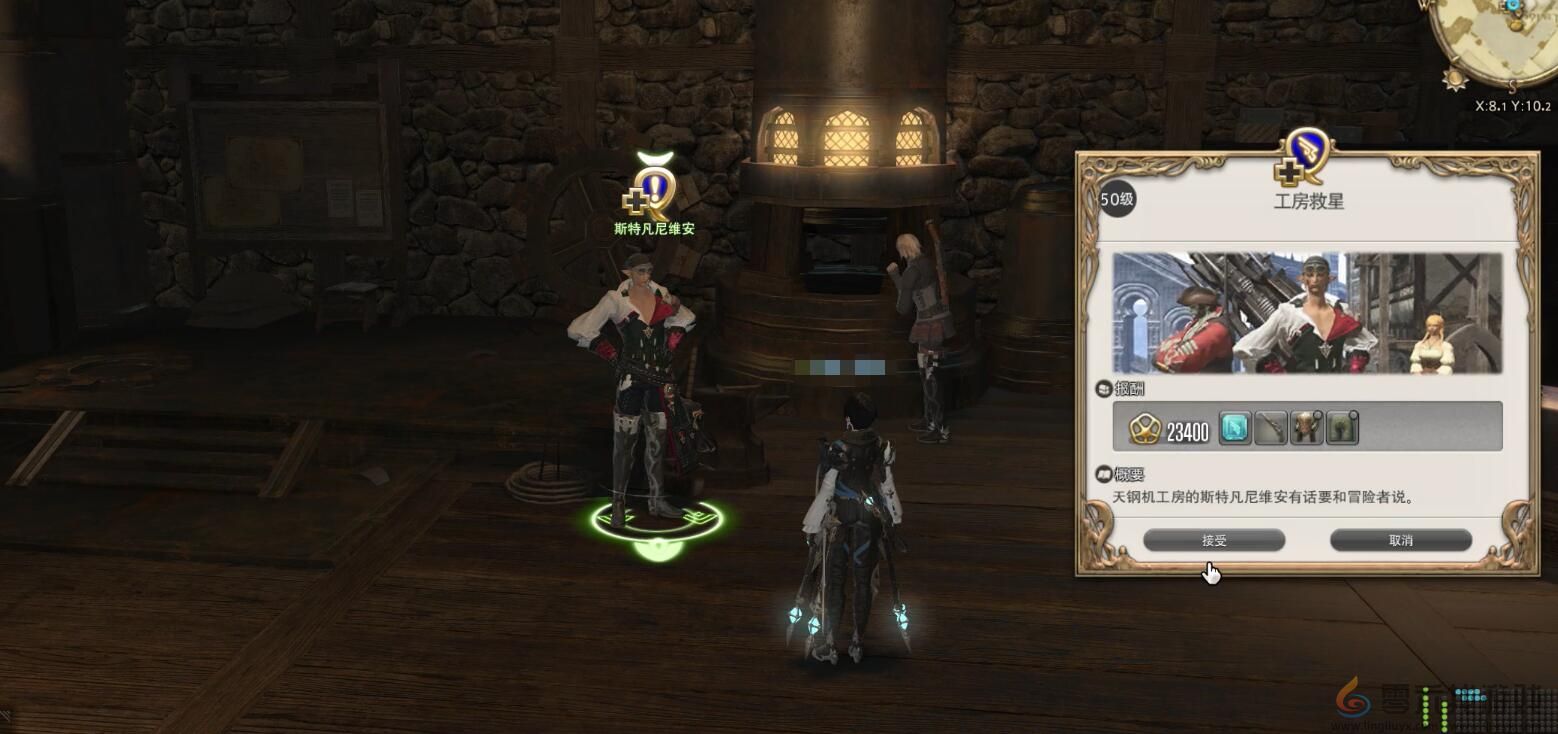This screenshot has height=734, width=1558.
Task: Click the gil coin icon showing 23400
Action: coord(1146,428)
